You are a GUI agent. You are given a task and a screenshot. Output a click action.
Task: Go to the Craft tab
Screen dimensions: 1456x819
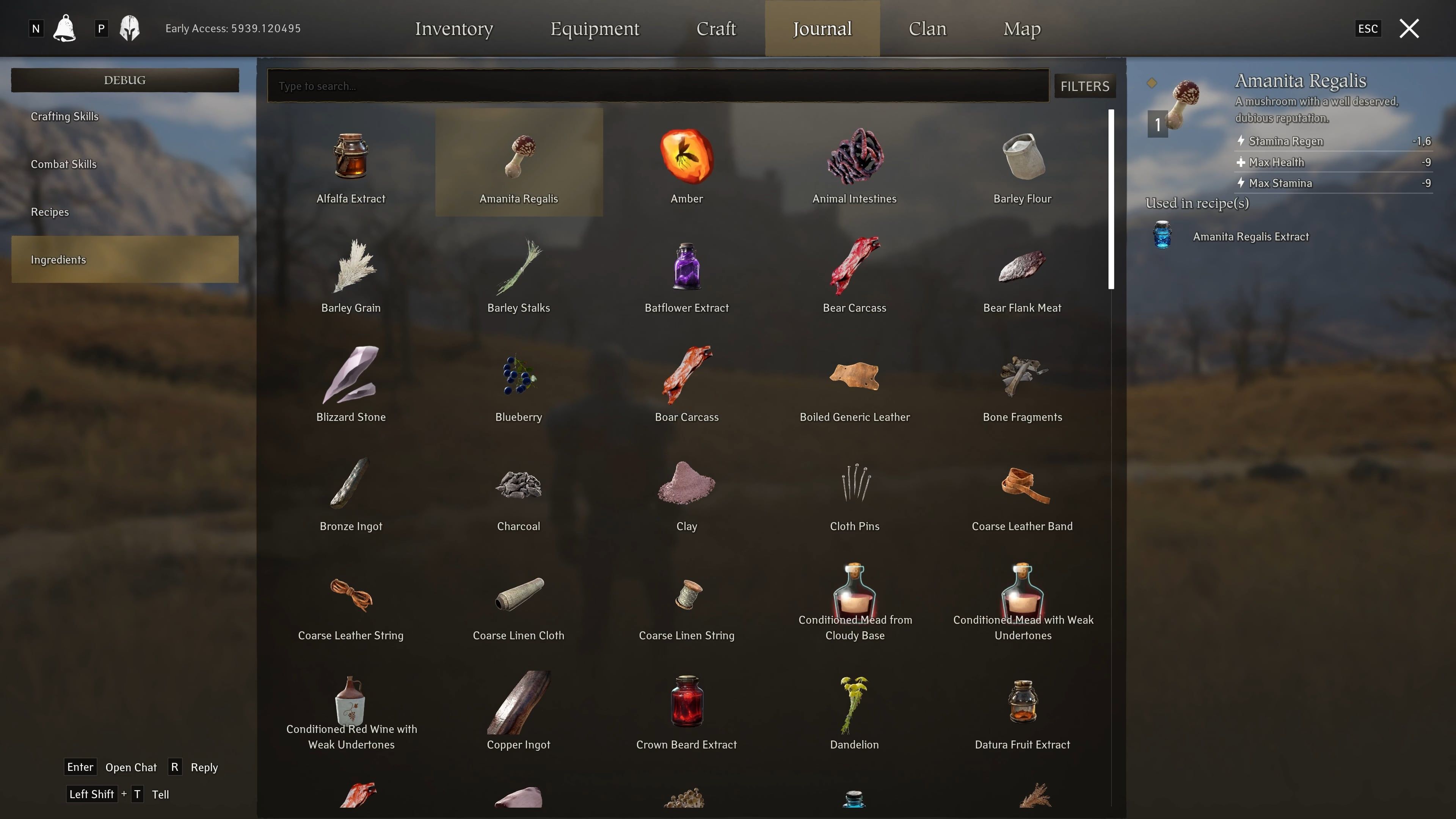(716, 28)
